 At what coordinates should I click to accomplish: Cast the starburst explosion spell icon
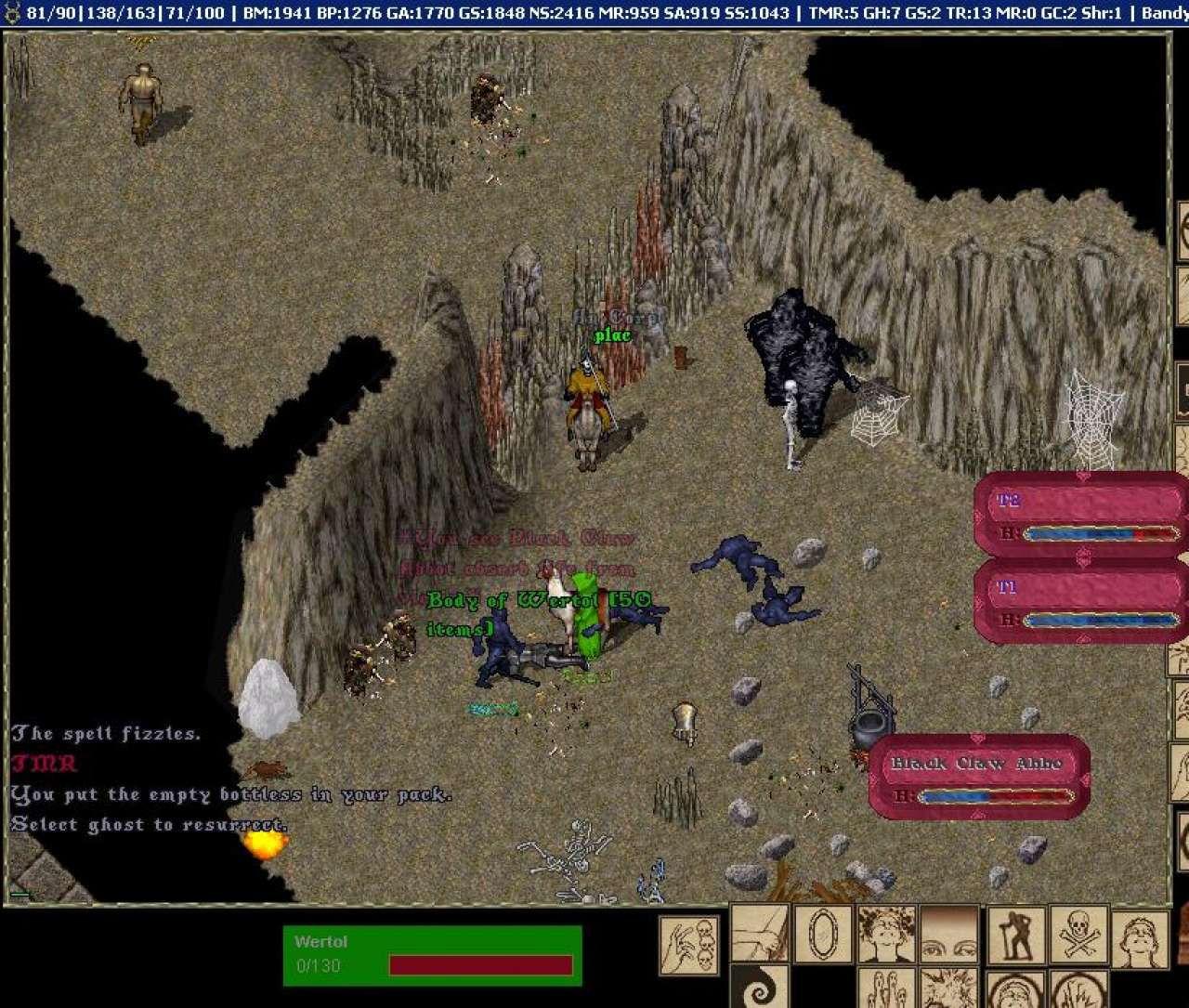(948, 988)
